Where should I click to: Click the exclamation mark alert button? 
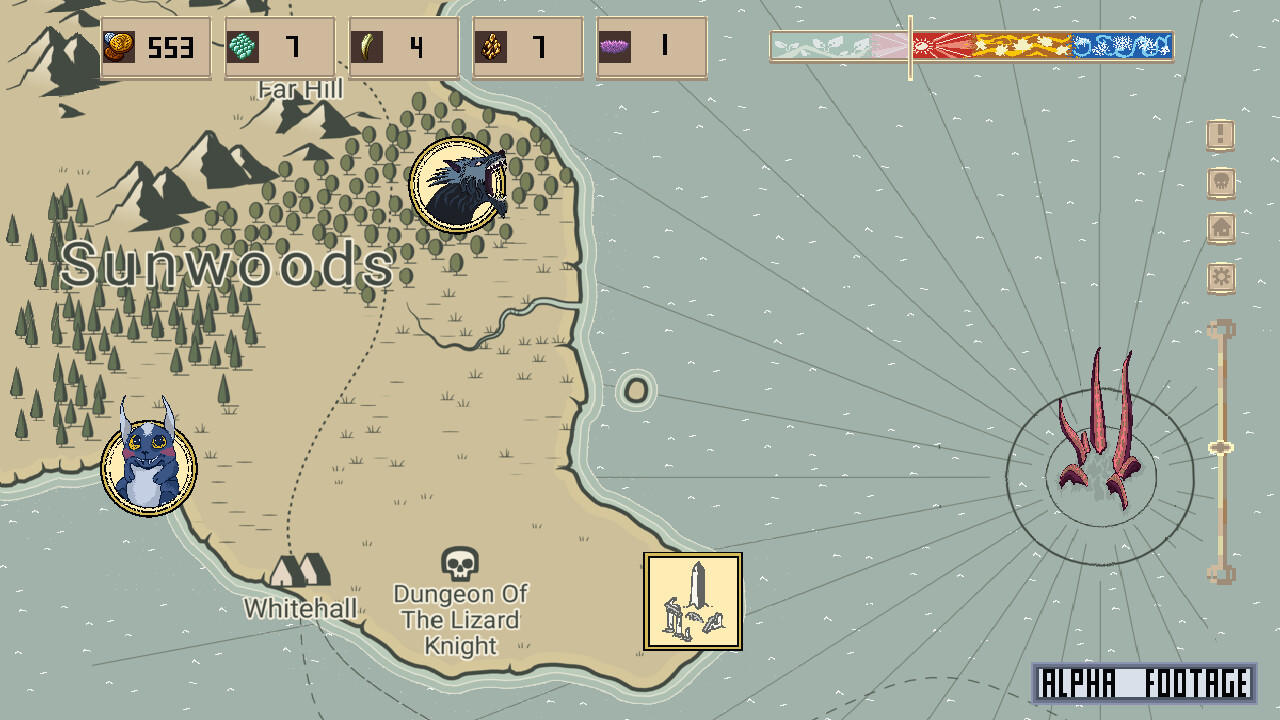point(1221,134)
